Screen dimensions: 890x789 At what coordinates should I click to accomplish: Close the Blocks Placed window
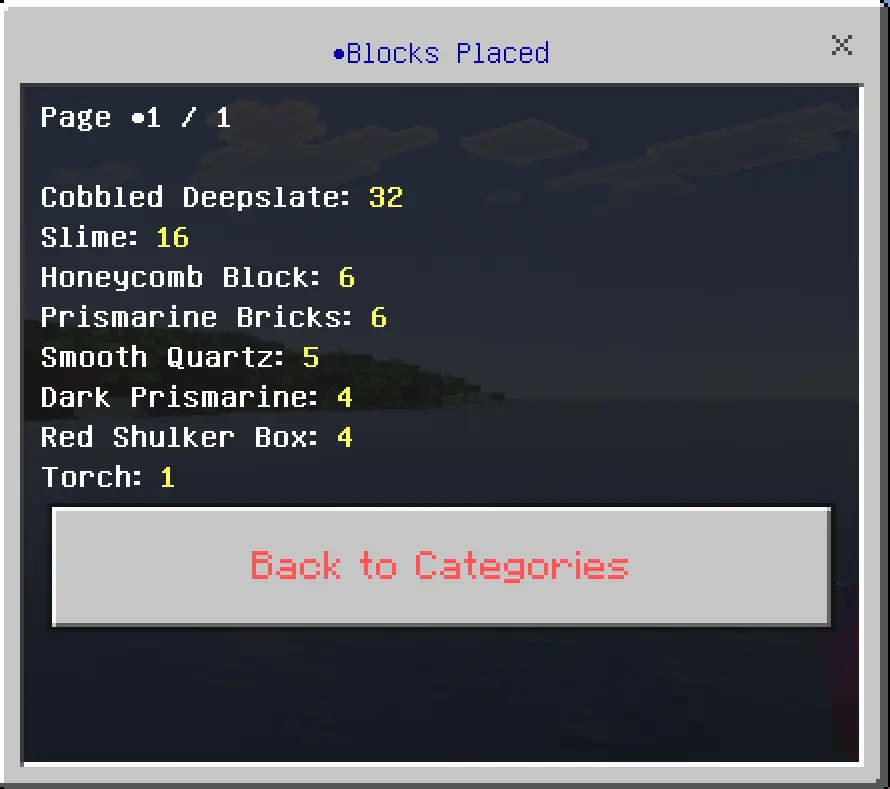(842, 45)
